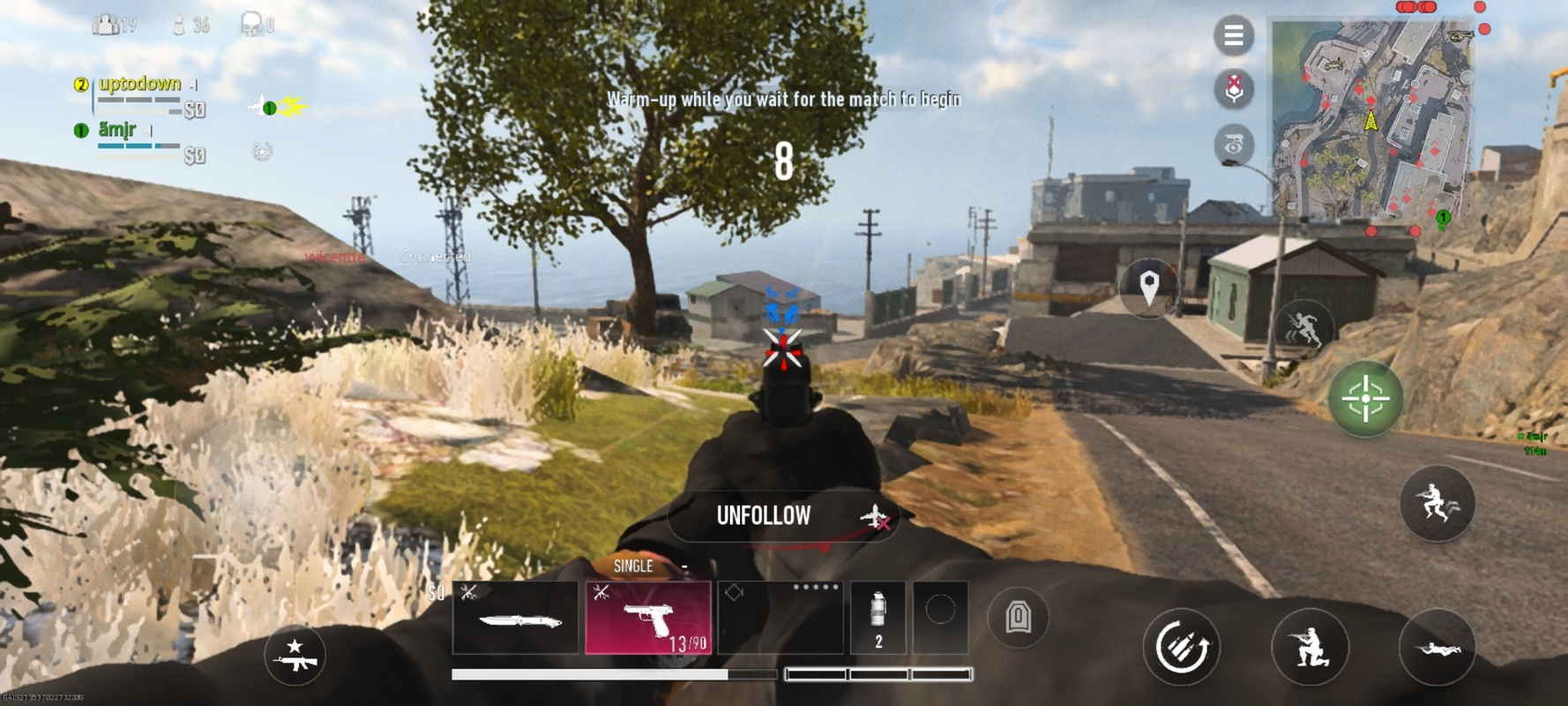Tap the ping marker icon below the menu button

pos(1233,88)
